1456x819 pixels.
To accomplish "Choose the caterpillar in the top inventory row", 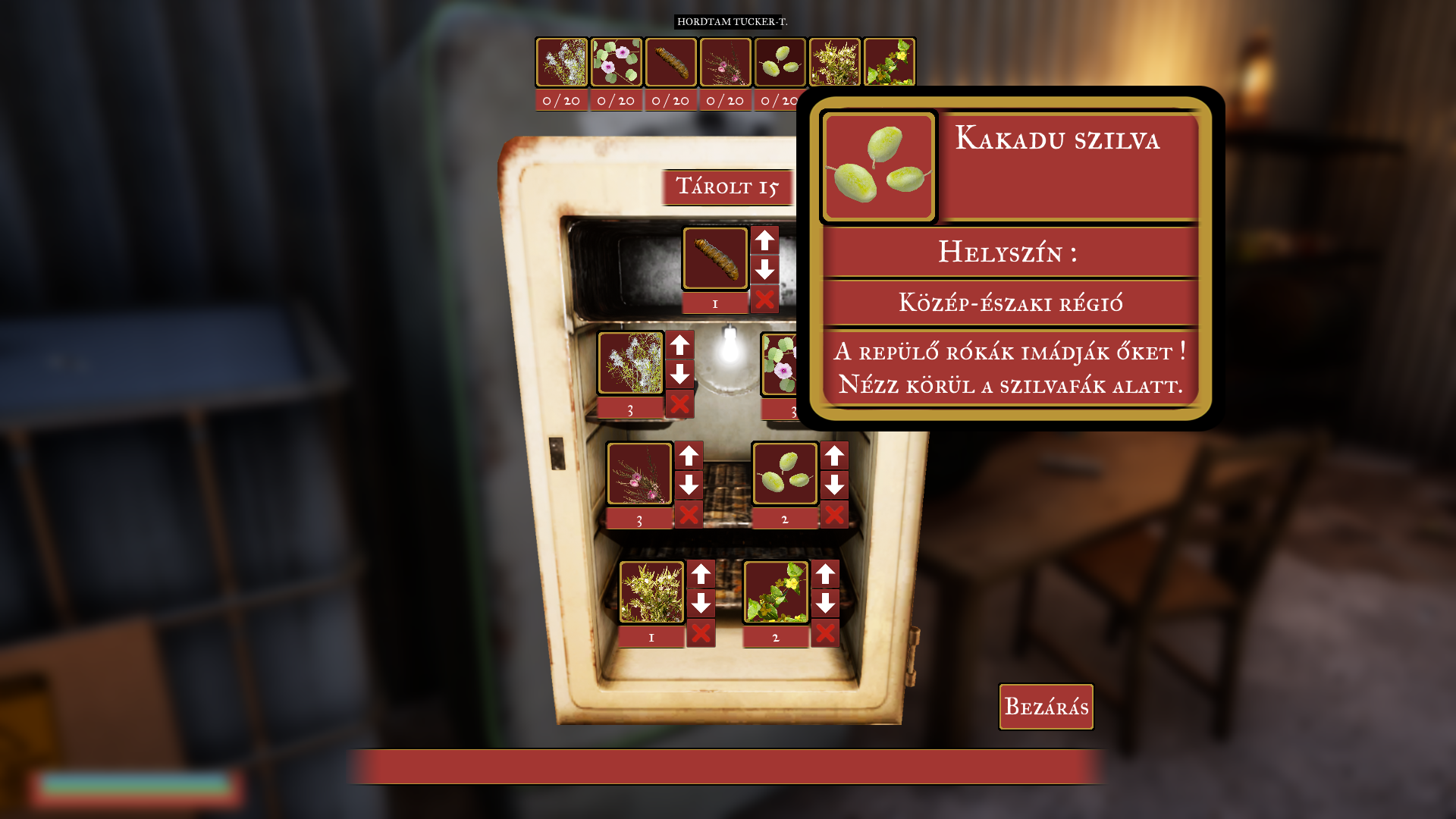I will point(671,62).
